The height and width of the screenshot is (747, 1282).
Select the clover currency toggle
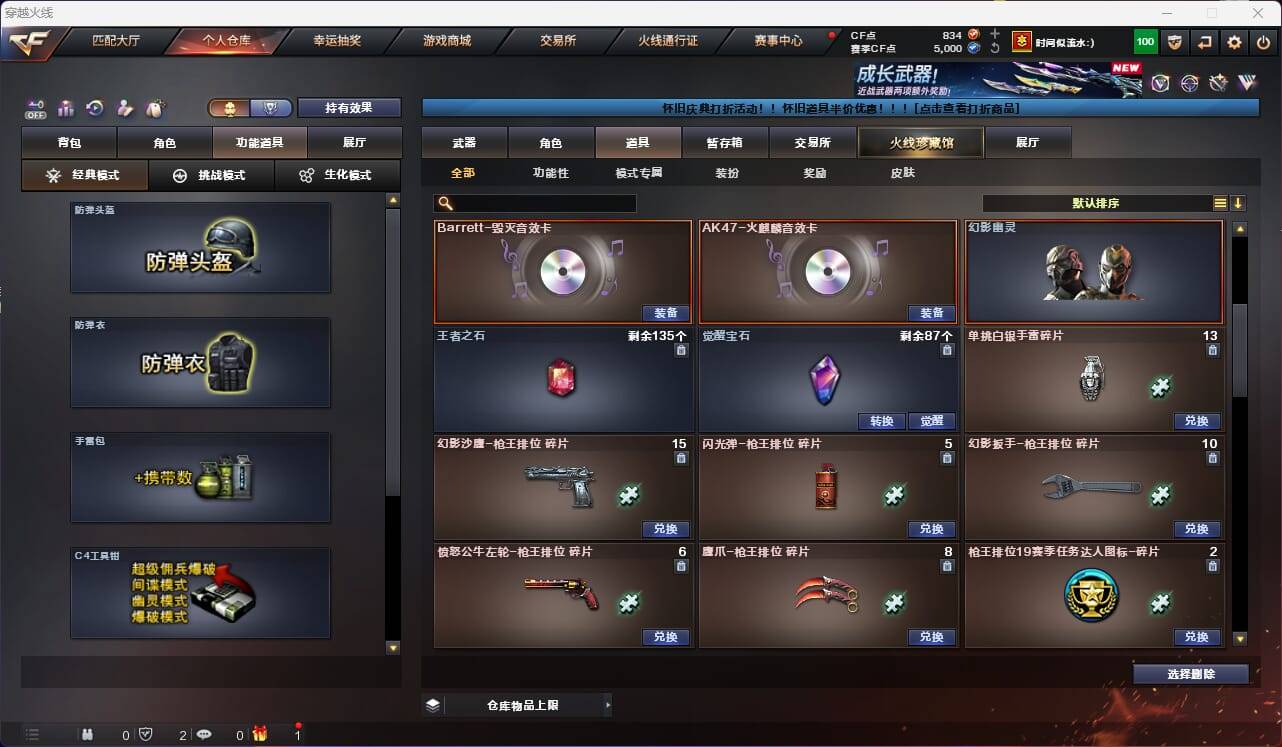pos(230,107)
